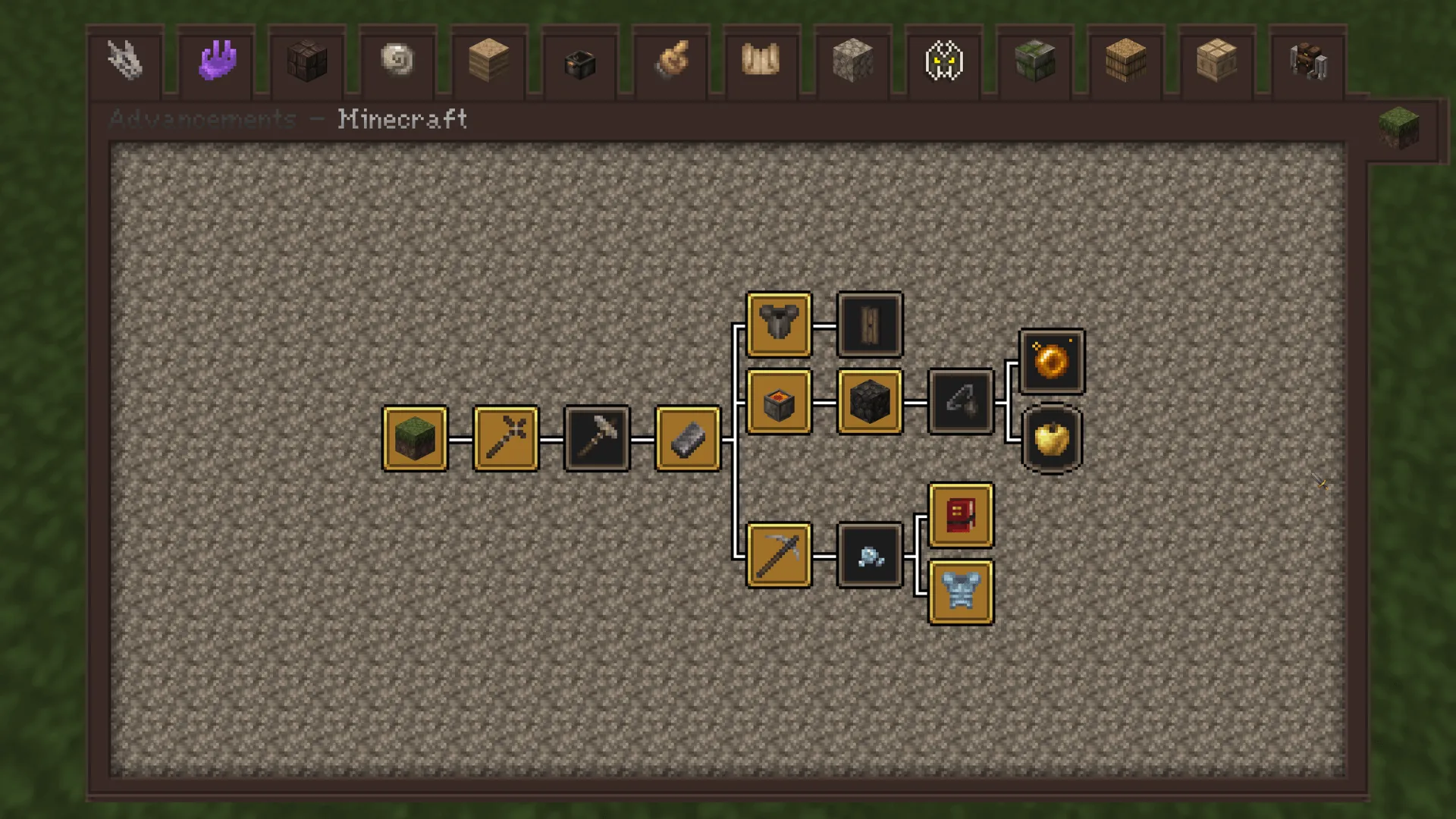Screen dimensions: 1456x819
Task: Click the iron pickaxe advancement node
Action: (779, 555)
